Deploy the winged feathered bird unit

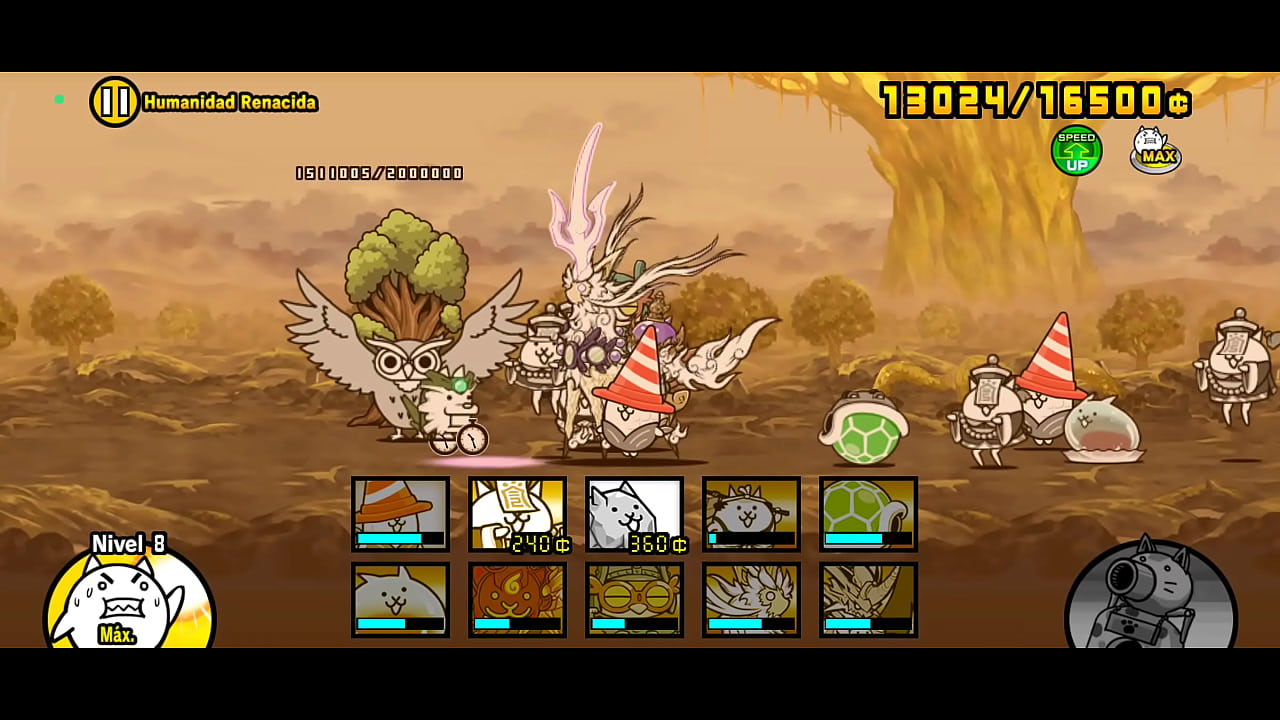[x=751, y=600]
